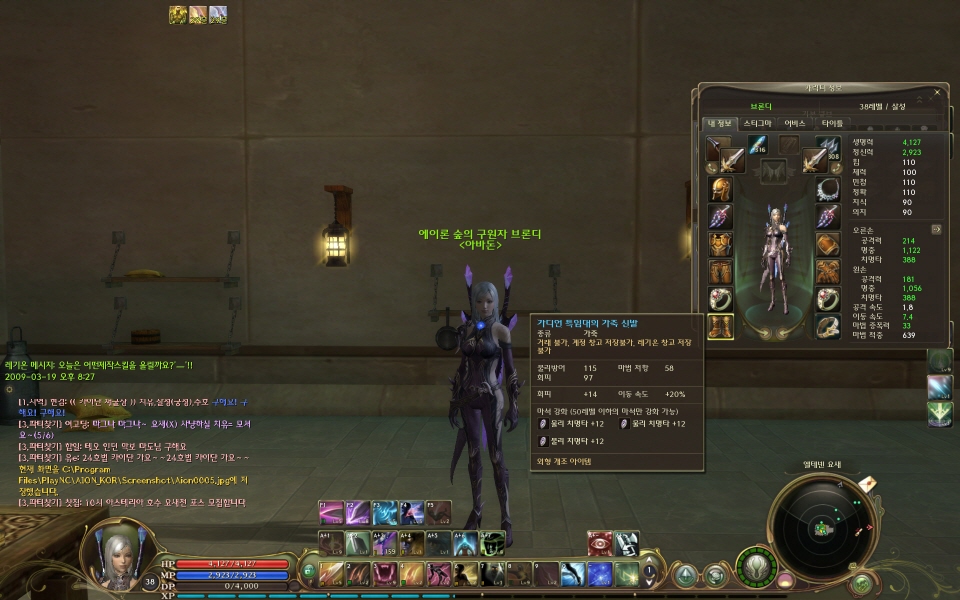Select the golden chest armor slot

pos(720,245)
